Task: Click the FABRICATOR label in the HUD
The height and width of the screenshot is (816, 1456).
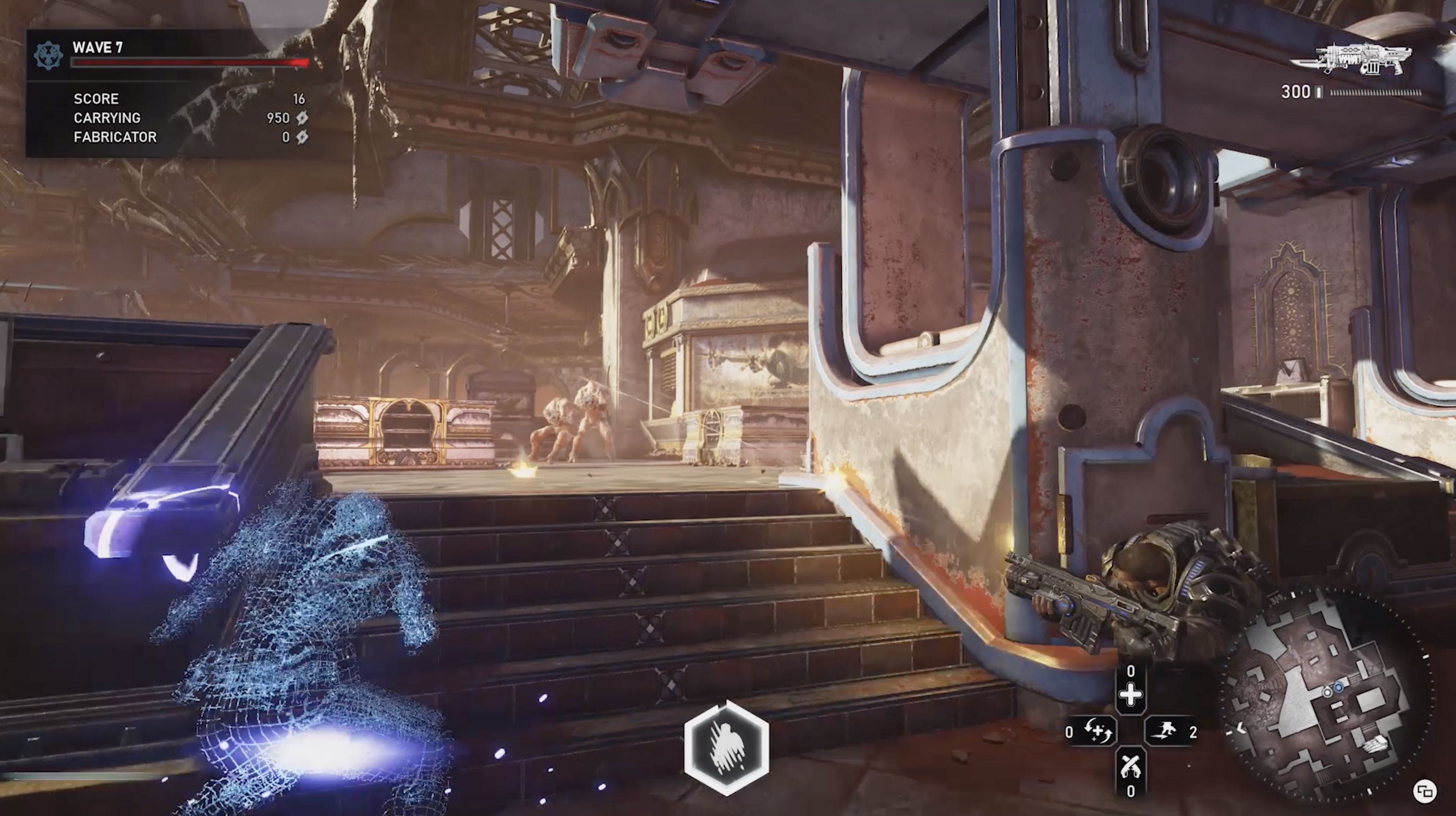Action: coord(115,137)
